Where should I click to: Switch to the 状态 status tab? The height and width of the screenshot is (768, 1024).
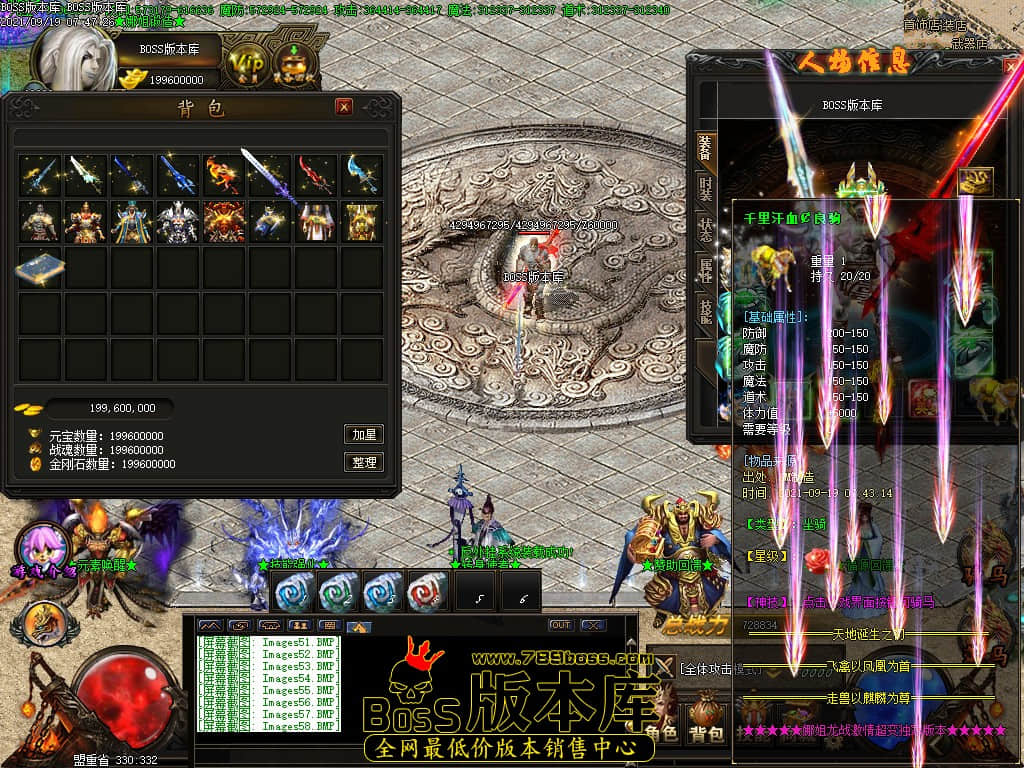[705, 229]
